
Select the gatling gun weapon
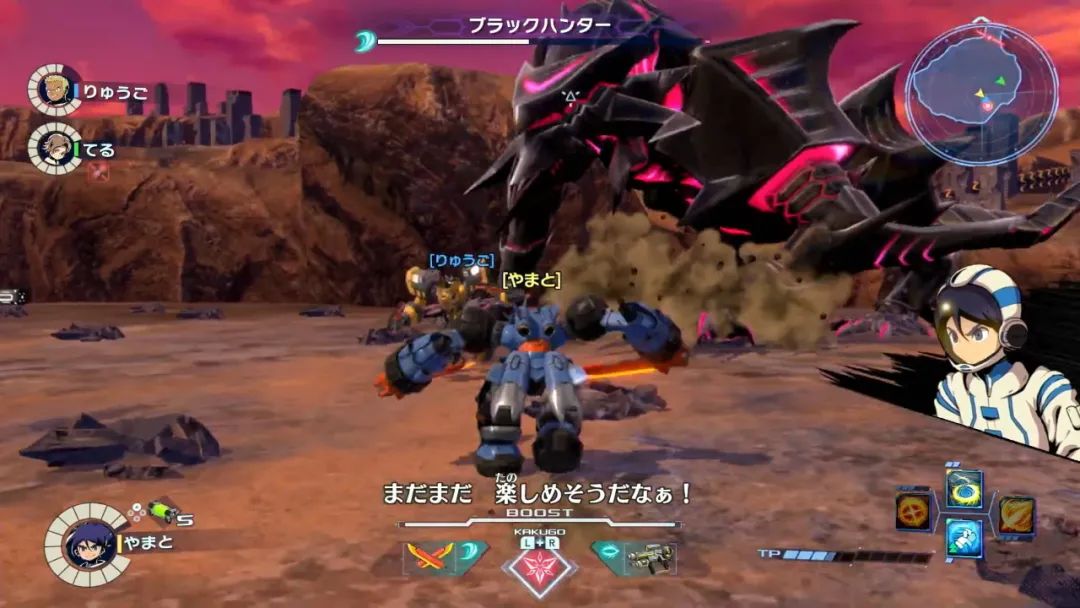650,558
